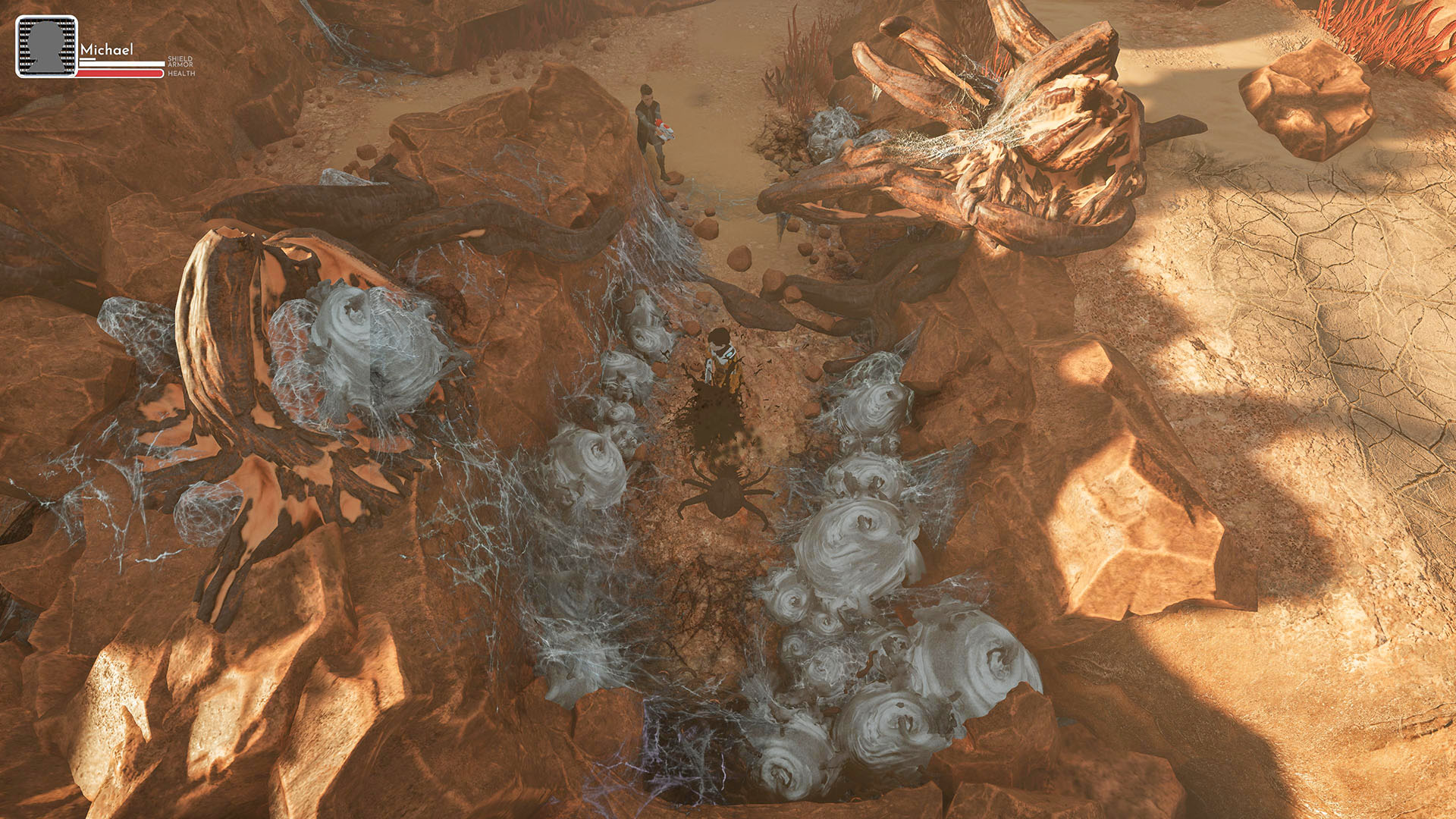Click the ARMOR text label

(180, 65)
